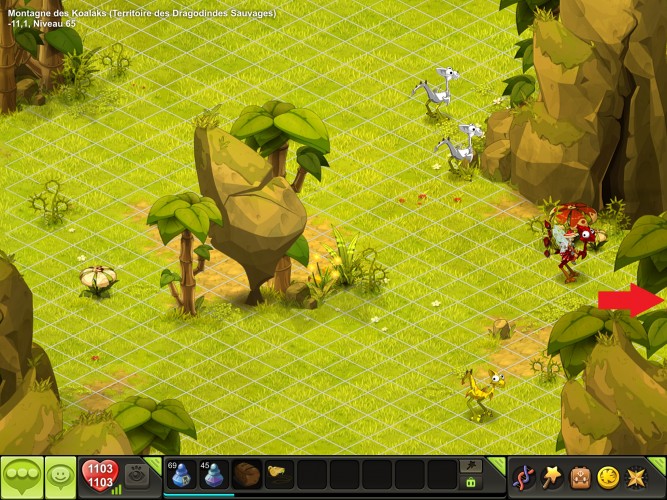667x500 pixels.
Task: Open the backpack inventory
Action: point(579,476)
